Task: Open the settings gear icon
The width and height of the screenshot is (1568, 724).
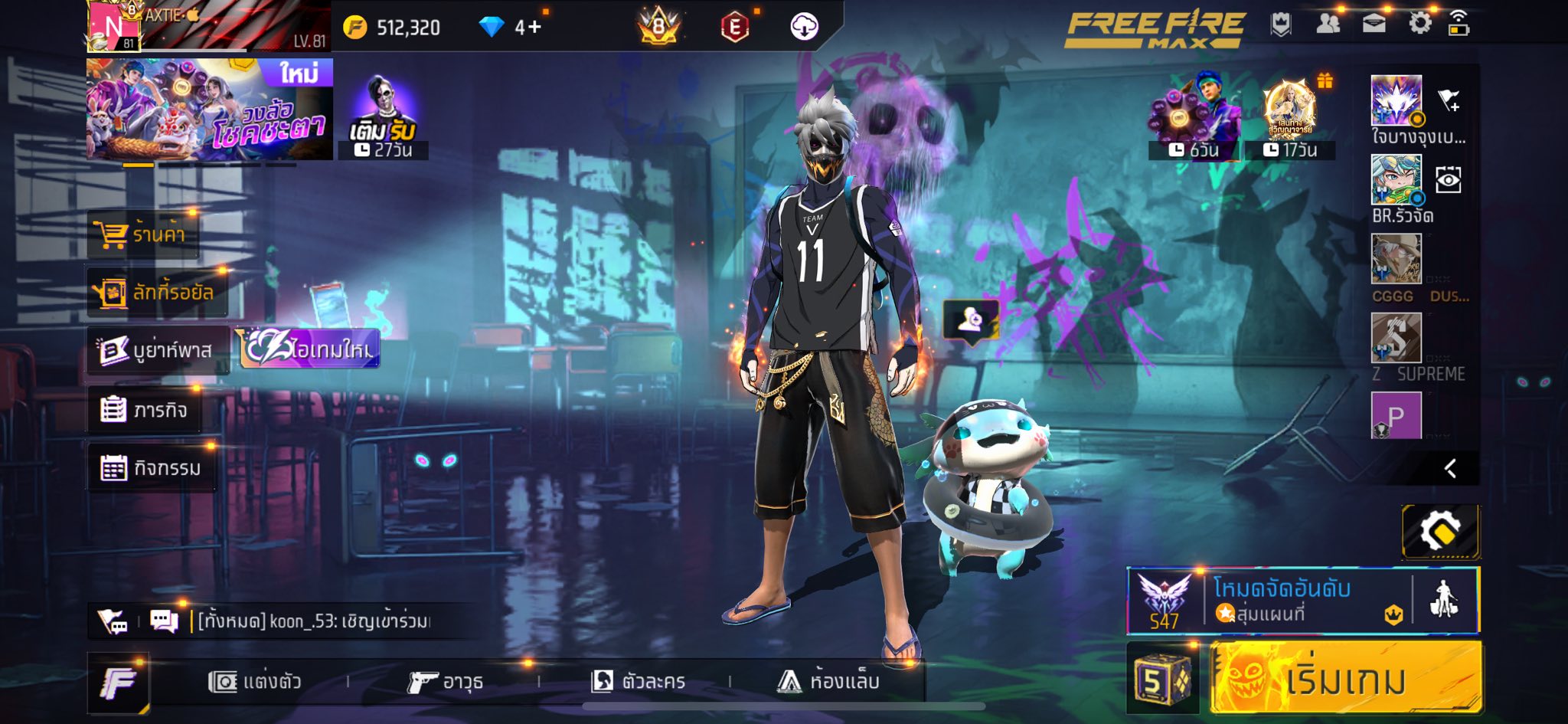Action: pos(1419,23)
